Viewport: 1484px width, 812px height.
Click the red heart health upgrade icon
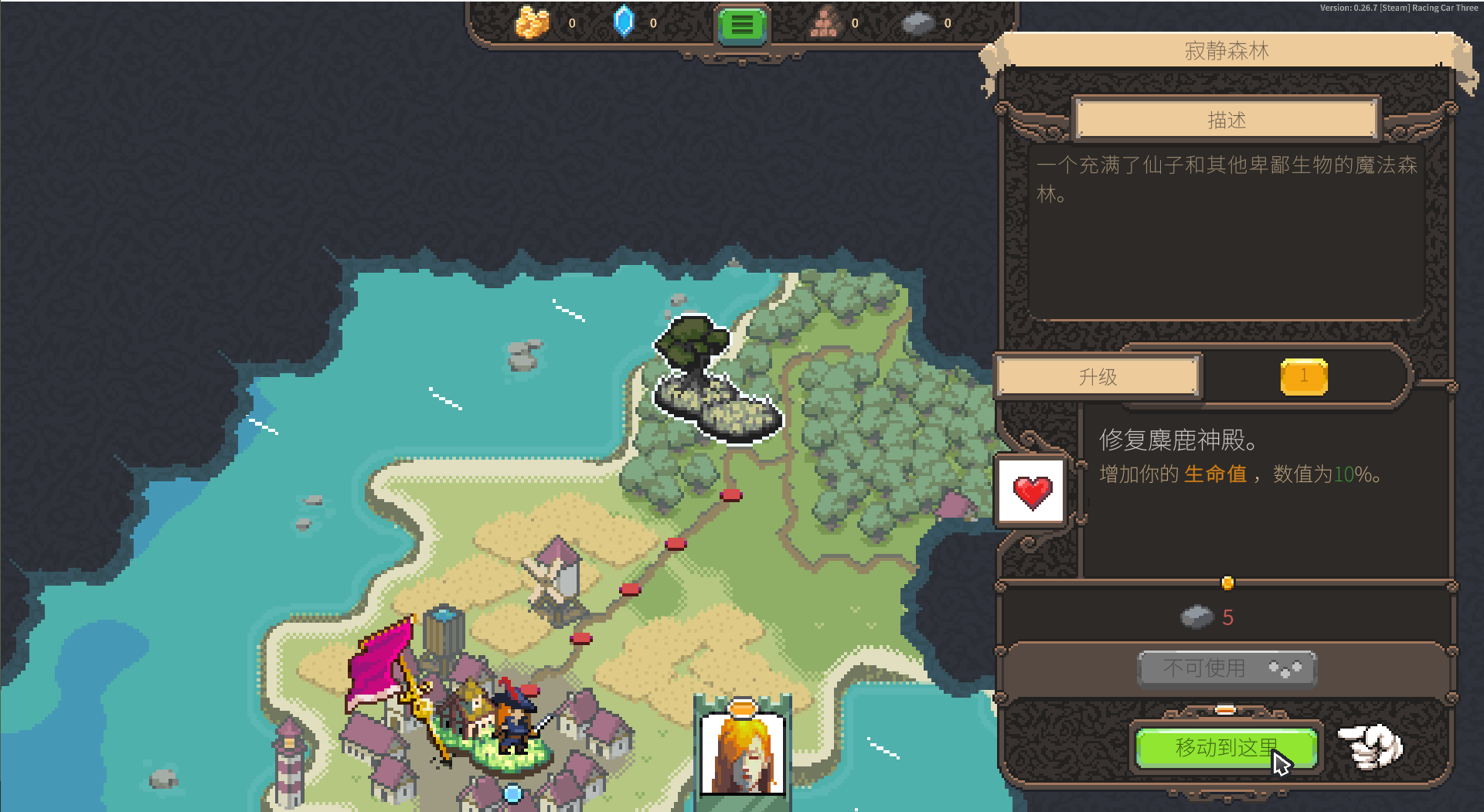click(x=1032, y=492)
